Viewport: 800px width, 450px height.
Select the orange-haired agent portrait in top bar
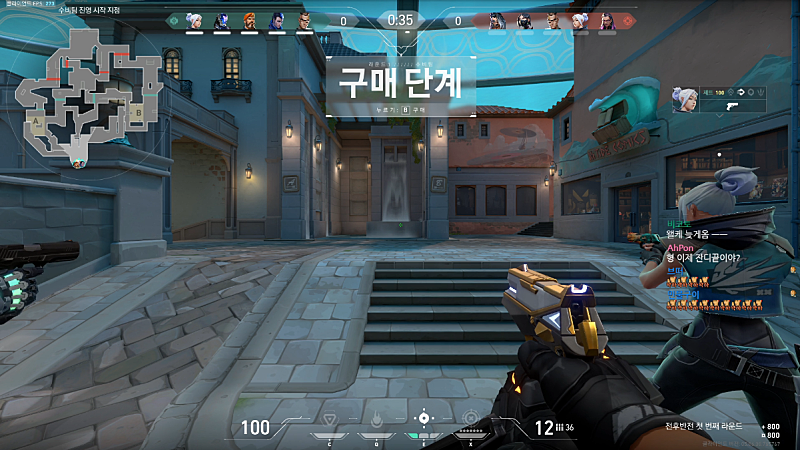coord(249,20)
